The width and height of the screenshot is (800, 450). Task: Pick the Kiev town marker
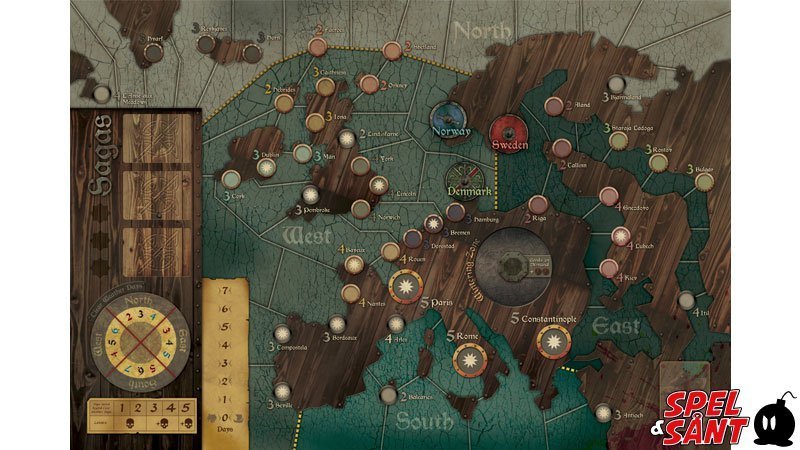608,267
